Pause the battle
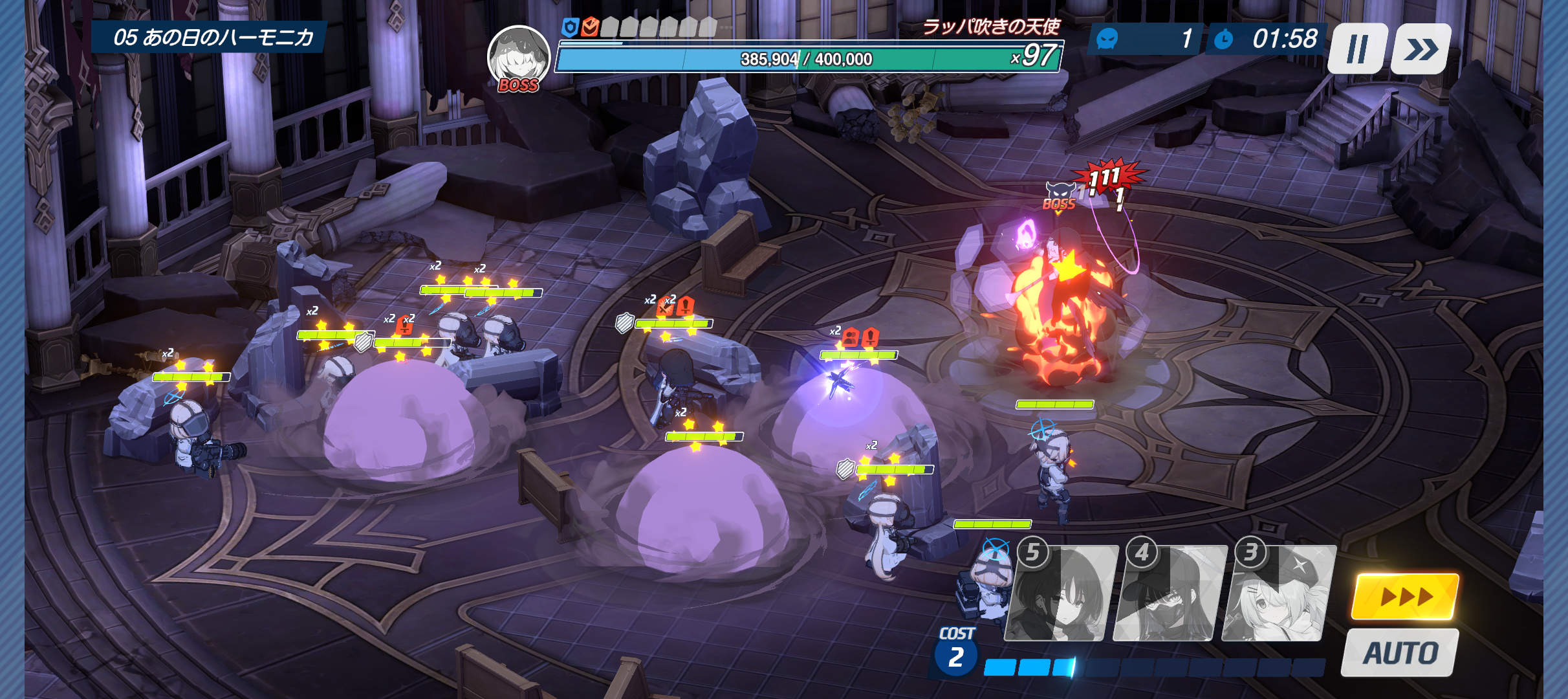This screenshot has height=699, width=1568. [1357, 49]
